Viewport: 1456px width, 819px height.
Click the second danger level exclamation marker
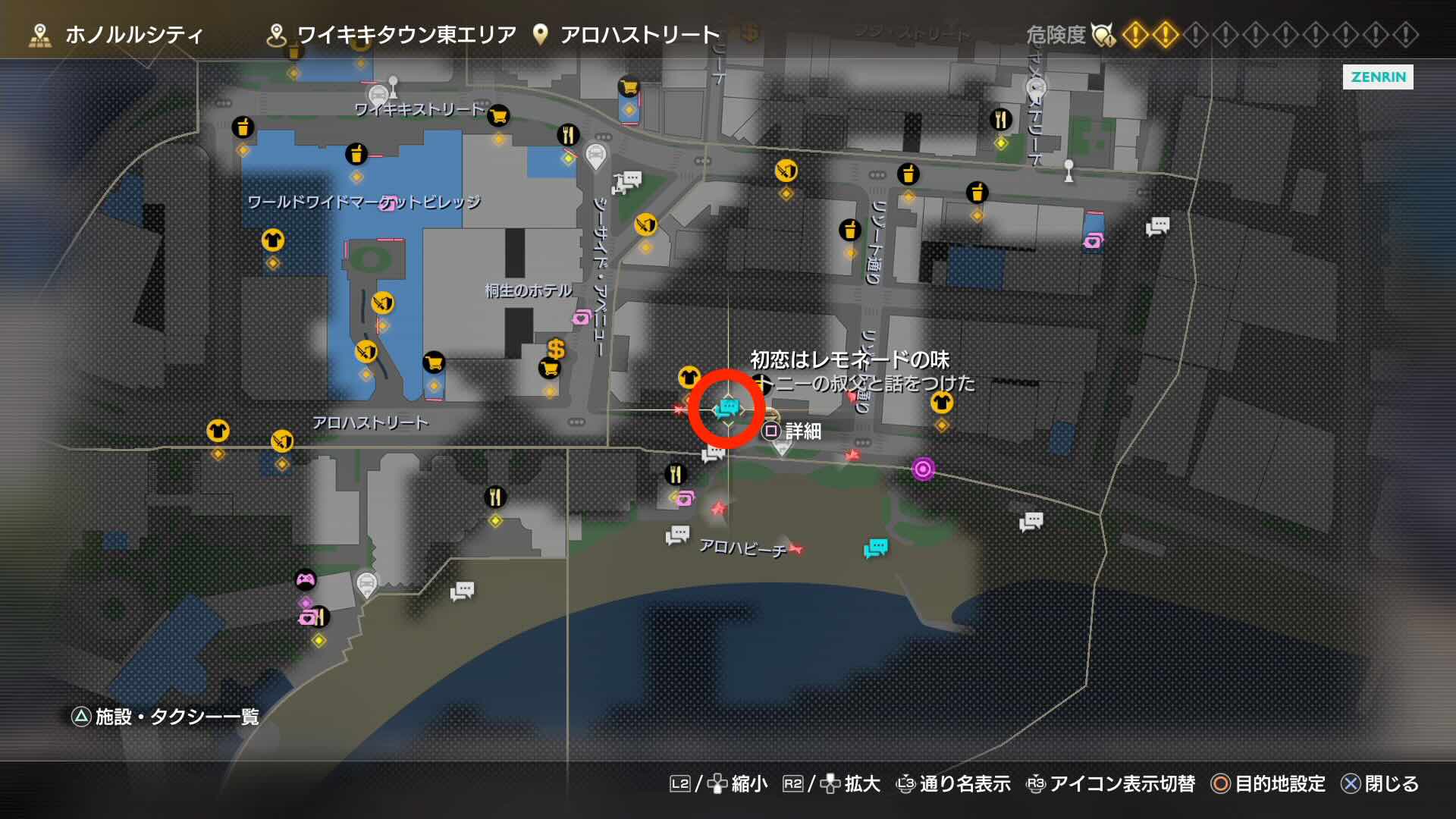[1166, 34]
